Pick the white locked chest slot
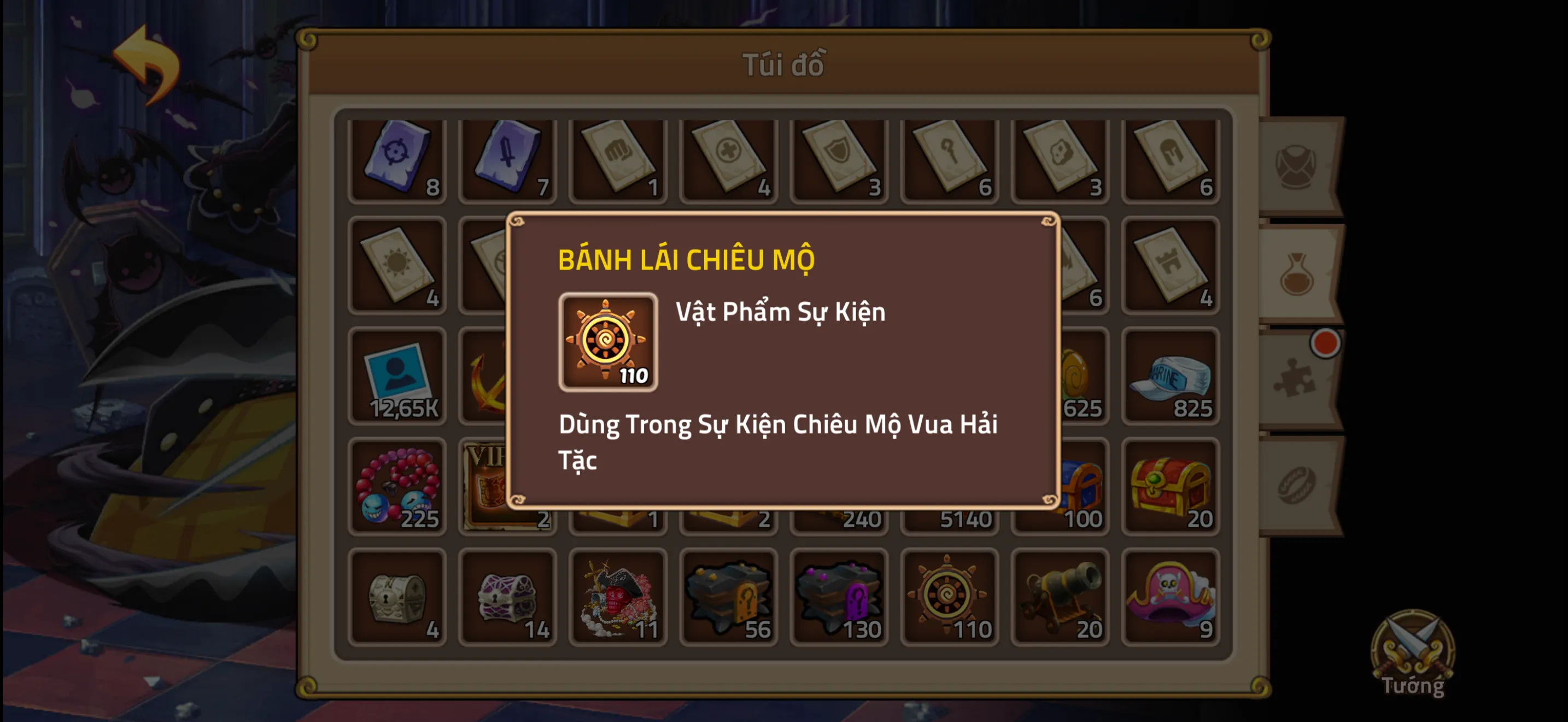The width and height of the screenshot is (1568, 722). pyautogui.click(x=397, y=597)
